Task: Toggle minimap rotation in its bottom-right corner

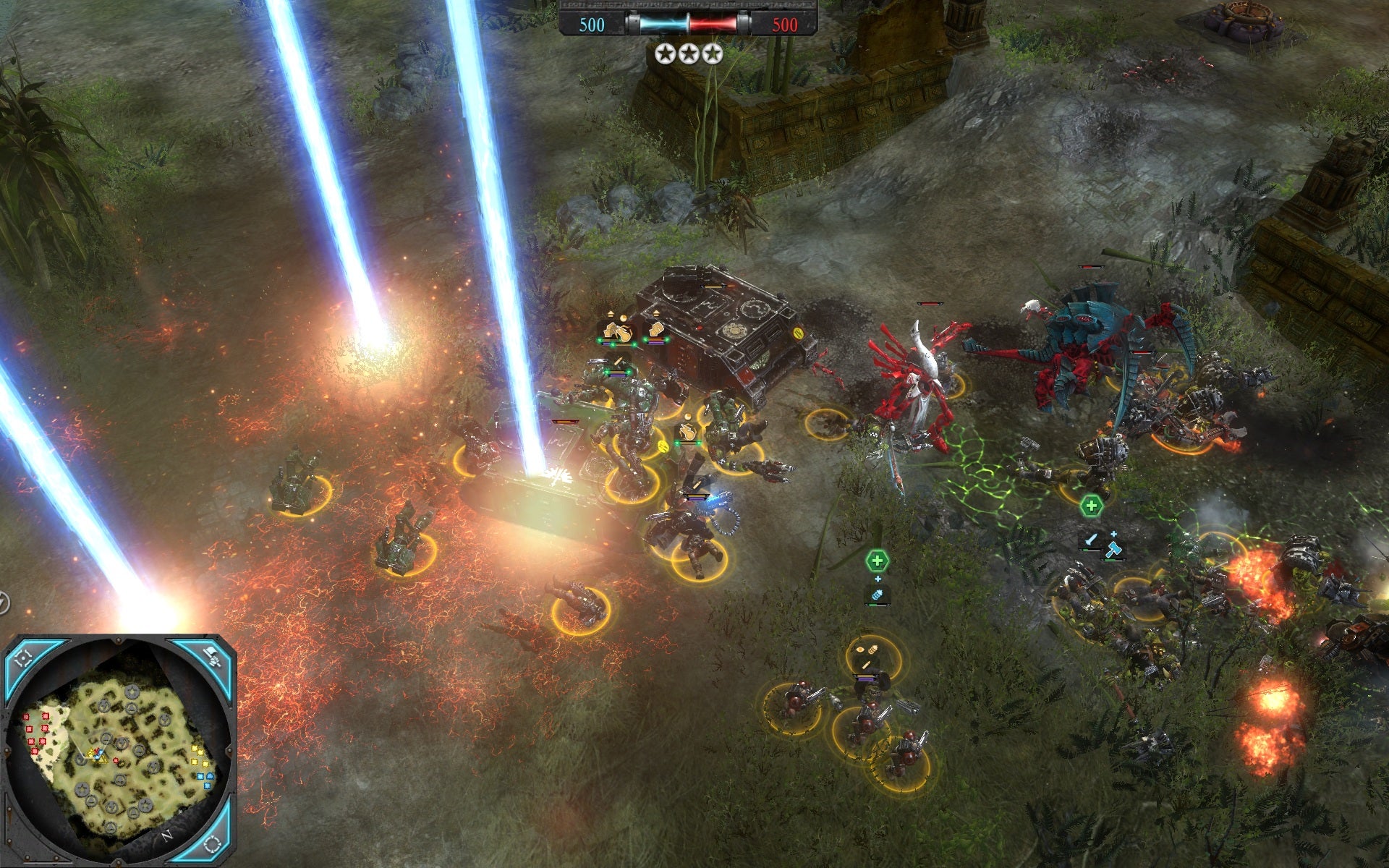Action: [212, 845]
